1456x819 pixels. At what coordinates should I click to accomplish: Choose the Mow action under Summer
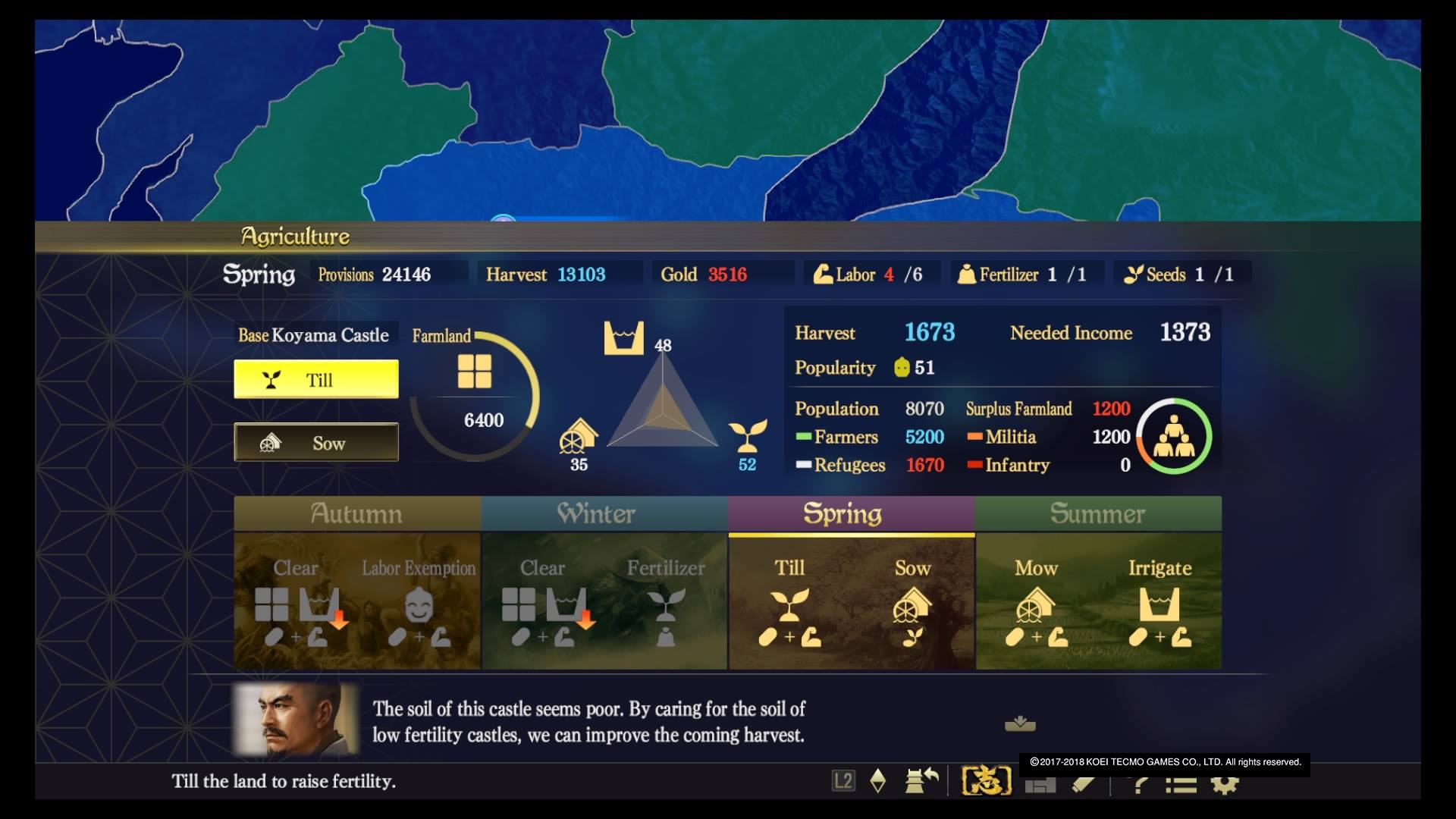(1036, 604)
